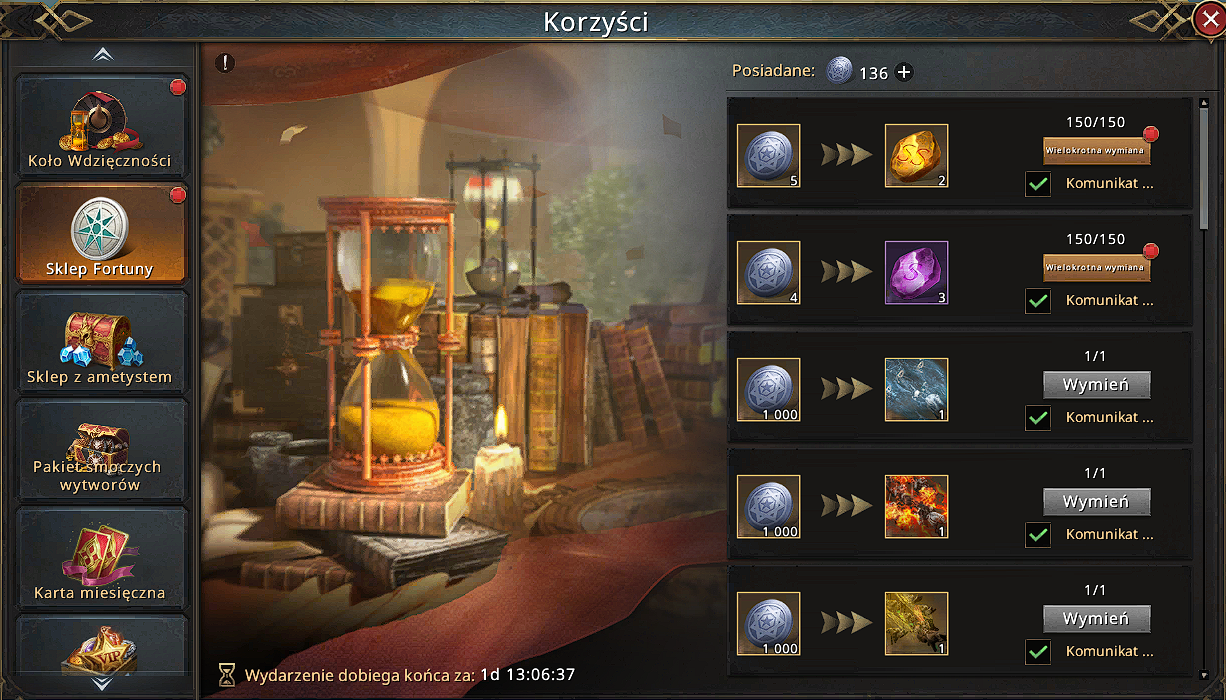Open Pakiet smoczych wytworów tab
This screenshot has height=700, width=1226.
(x=101, y=451)
